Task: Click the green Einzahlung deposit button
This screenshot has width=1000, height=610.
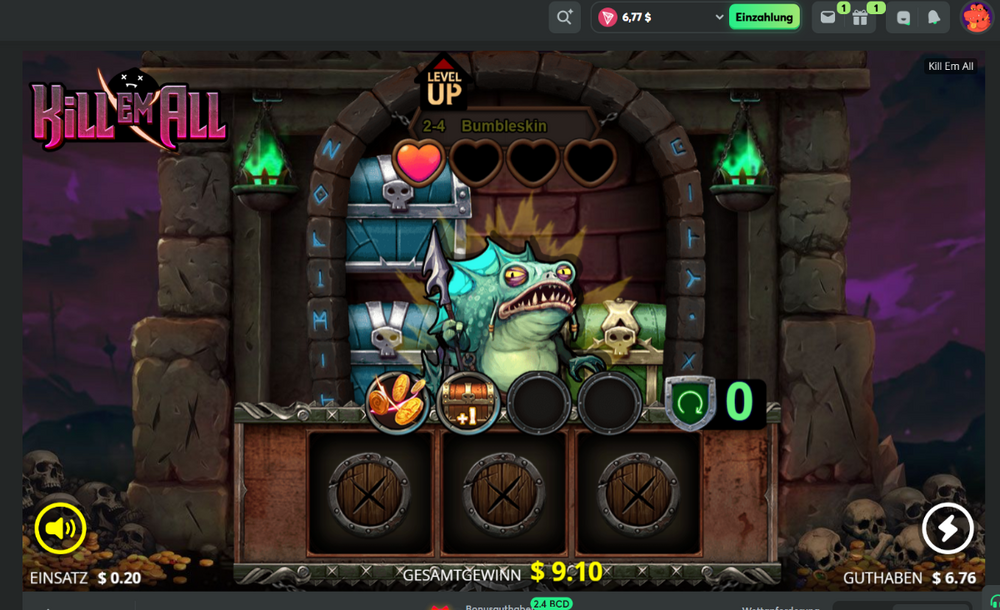Action: click(764, 17)
